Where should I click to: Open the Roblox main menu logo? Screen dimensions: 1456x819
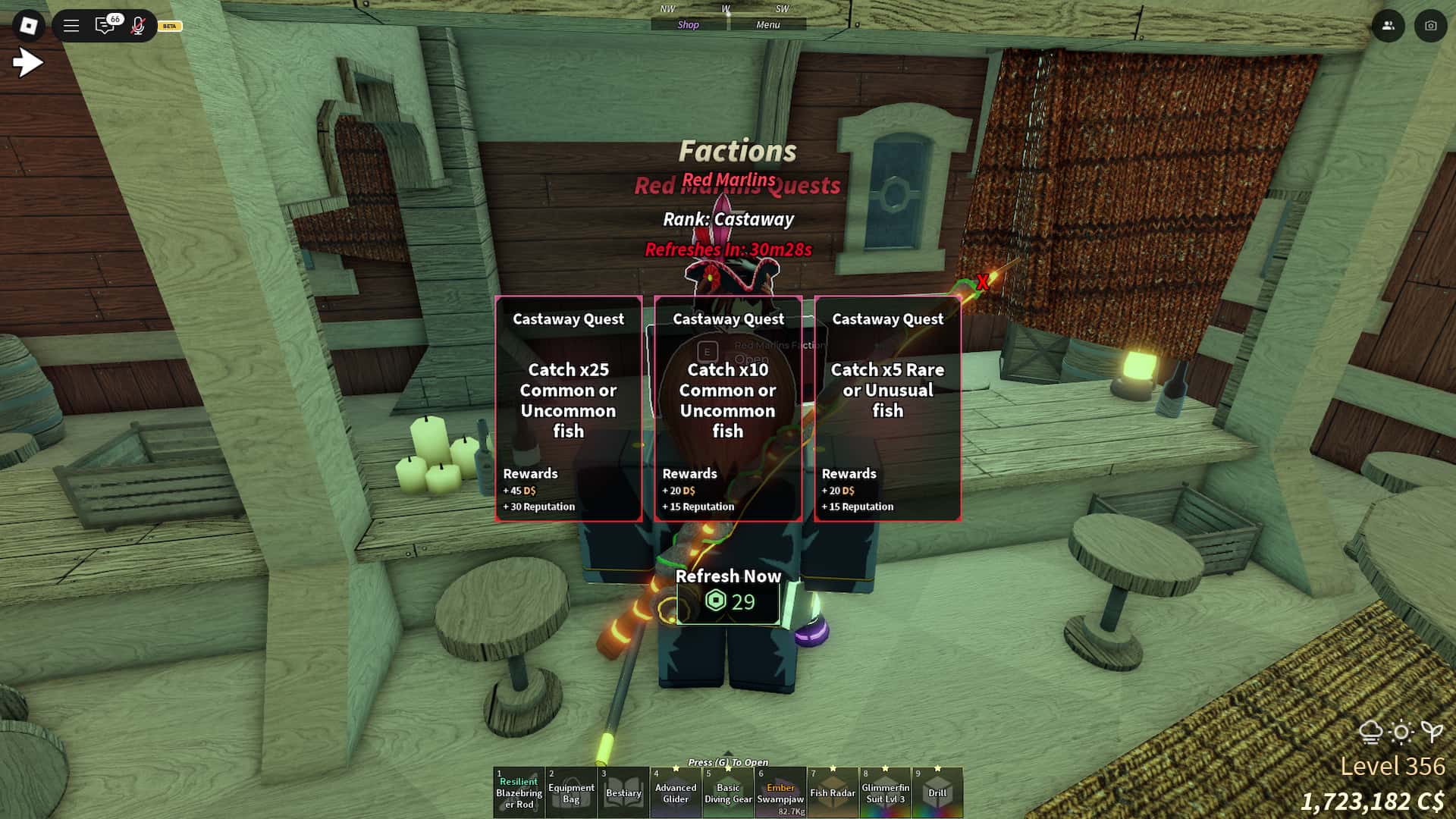pyautogui.click(x=29, y=26)
